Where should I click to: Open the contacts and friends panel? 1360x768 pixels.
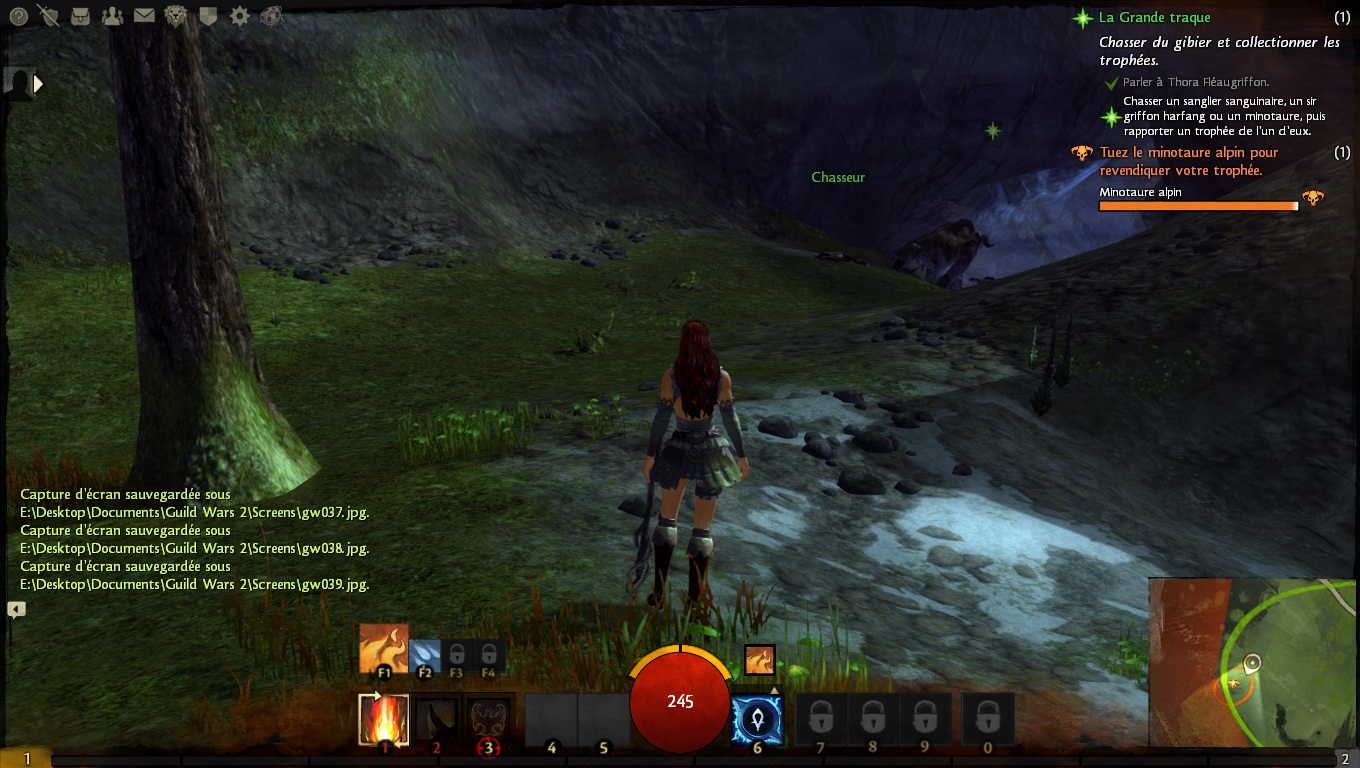[112, 16]
